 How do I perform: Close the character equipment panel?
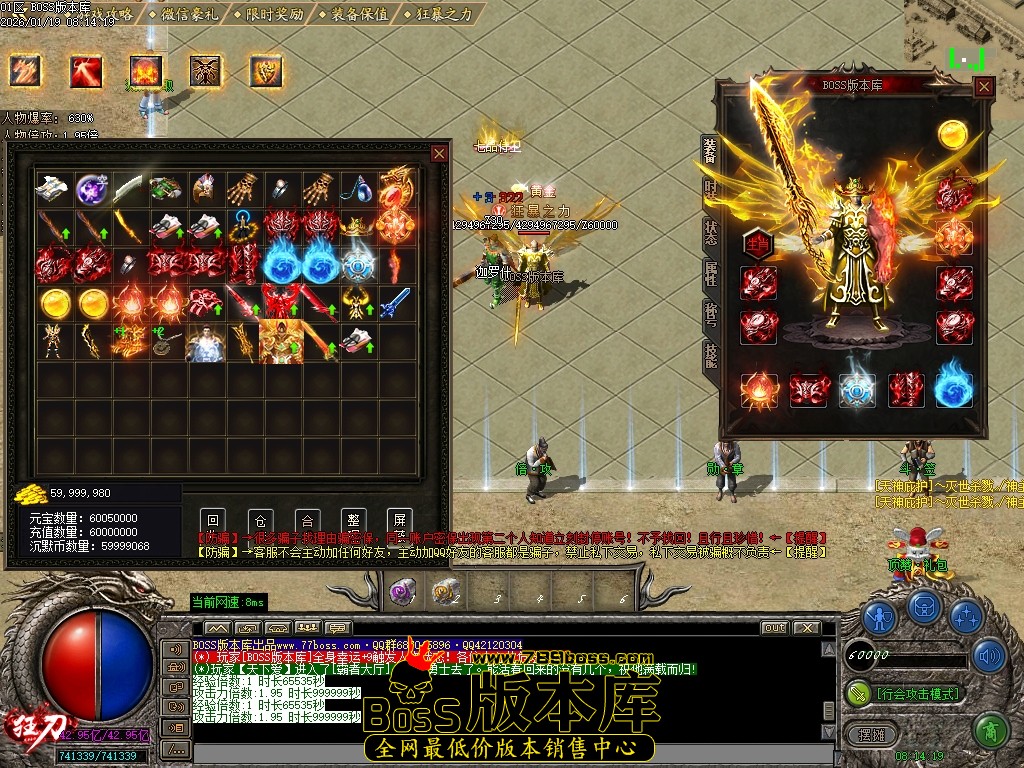pyautogui.click(x=984, y=87)
